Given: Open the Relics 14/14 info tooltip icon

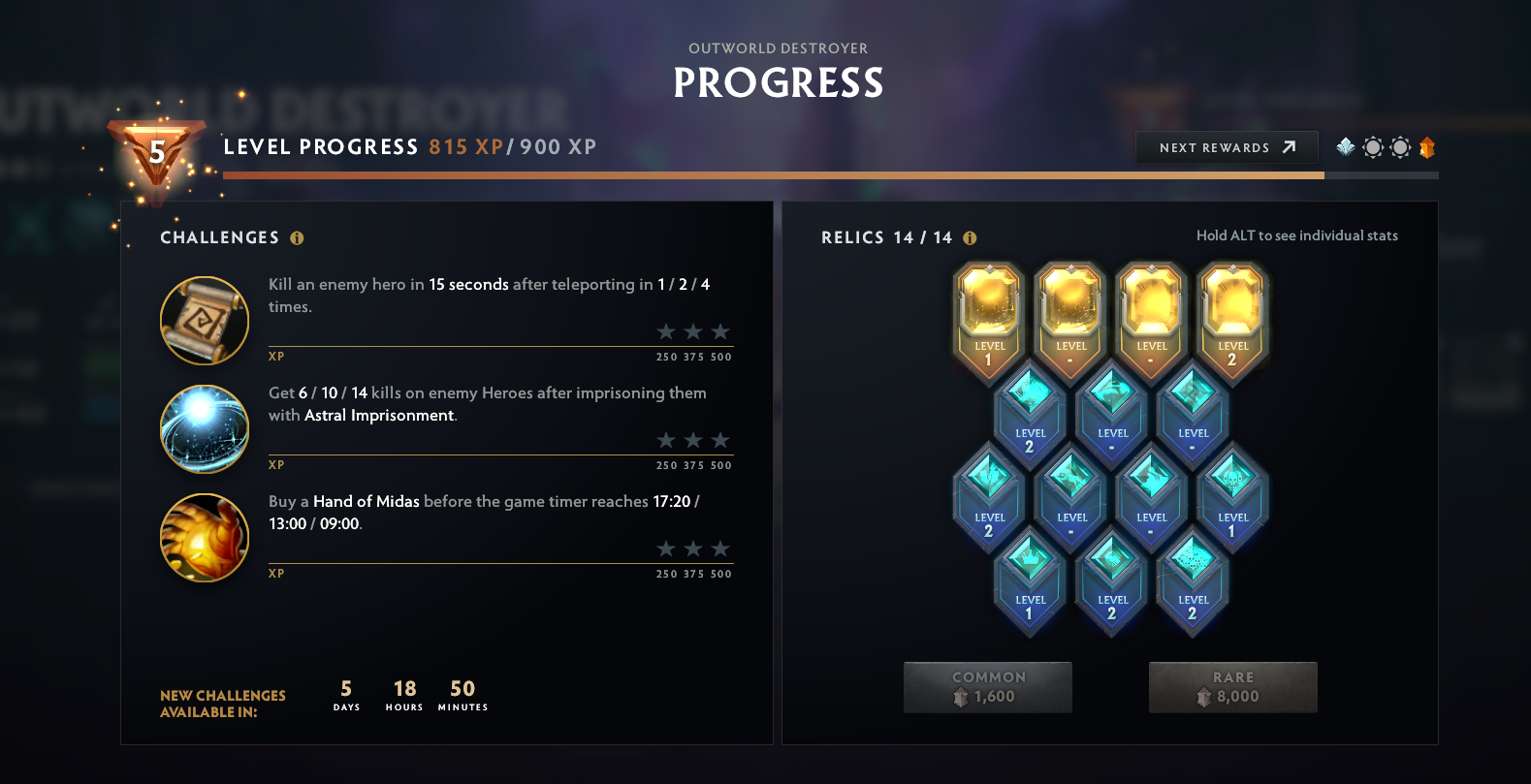Looking at the screenshot, I should point(969,235).
